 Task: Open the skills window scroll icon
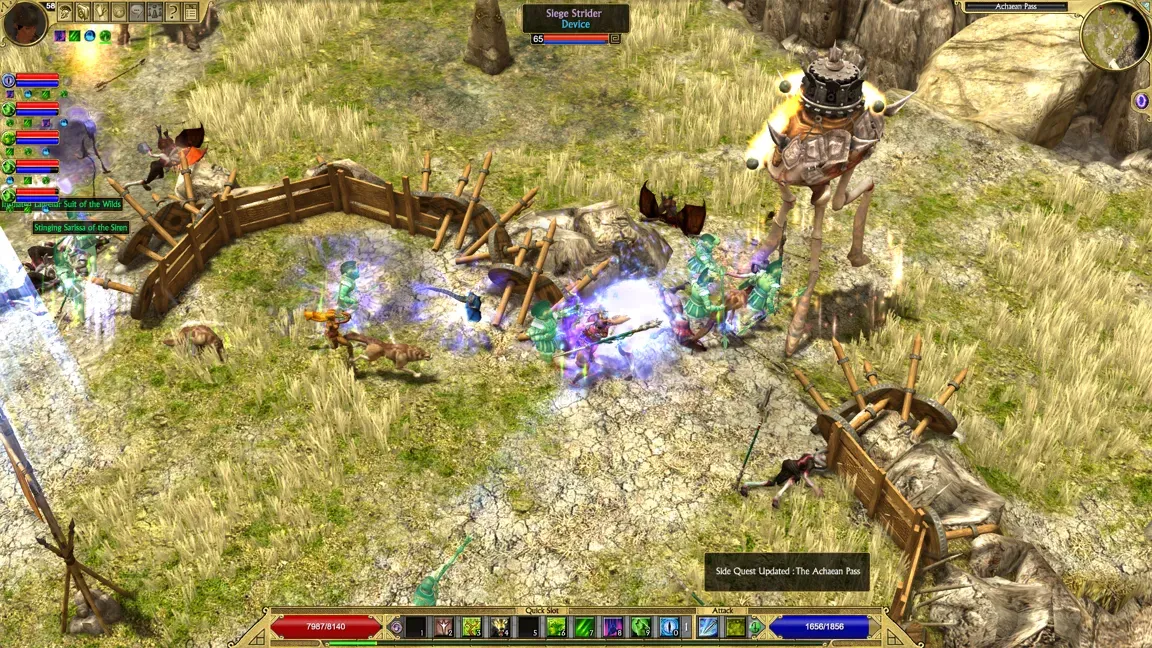pyautogui.click(x=83, y=12)
